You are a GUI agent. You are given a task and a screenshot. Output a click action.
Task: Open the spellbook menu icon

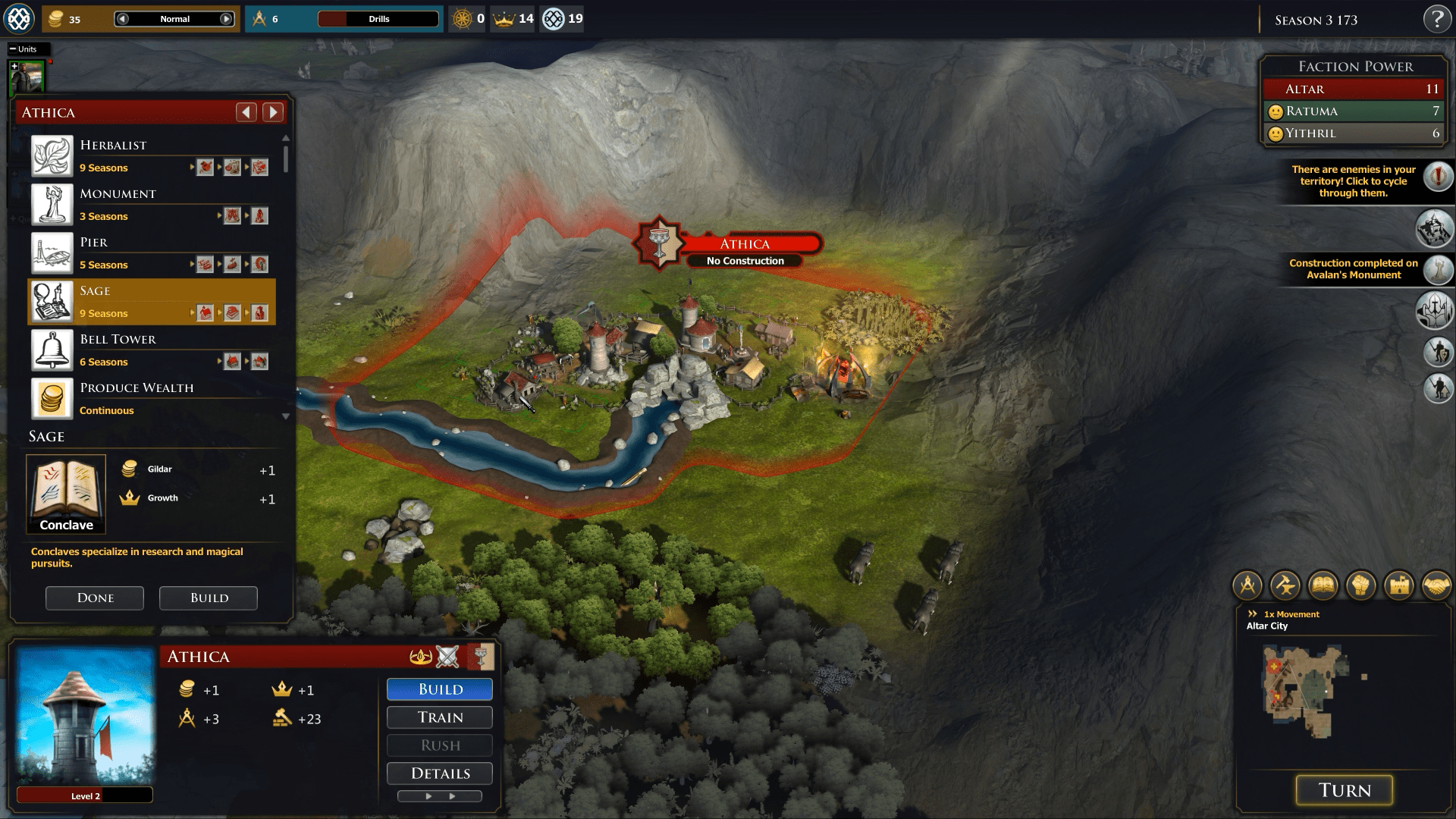point(1323,585)
